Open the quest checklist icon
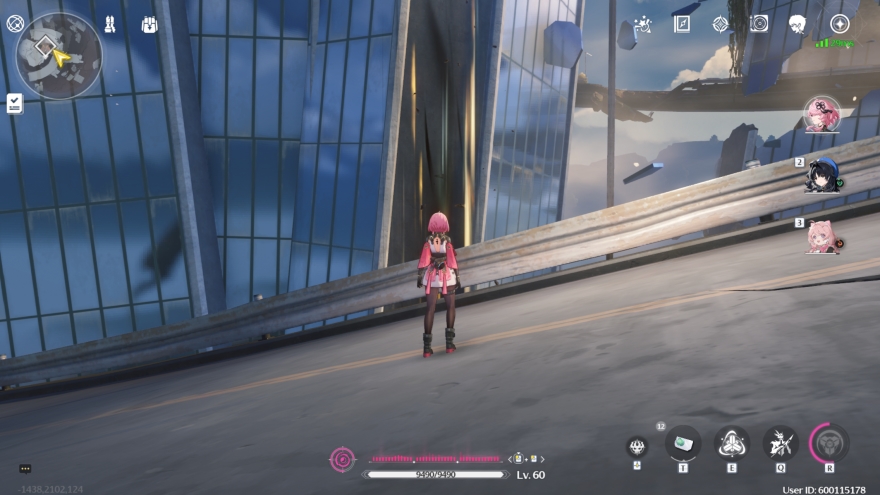The height and width of the screenshot is (495, 880). (14, 103)
